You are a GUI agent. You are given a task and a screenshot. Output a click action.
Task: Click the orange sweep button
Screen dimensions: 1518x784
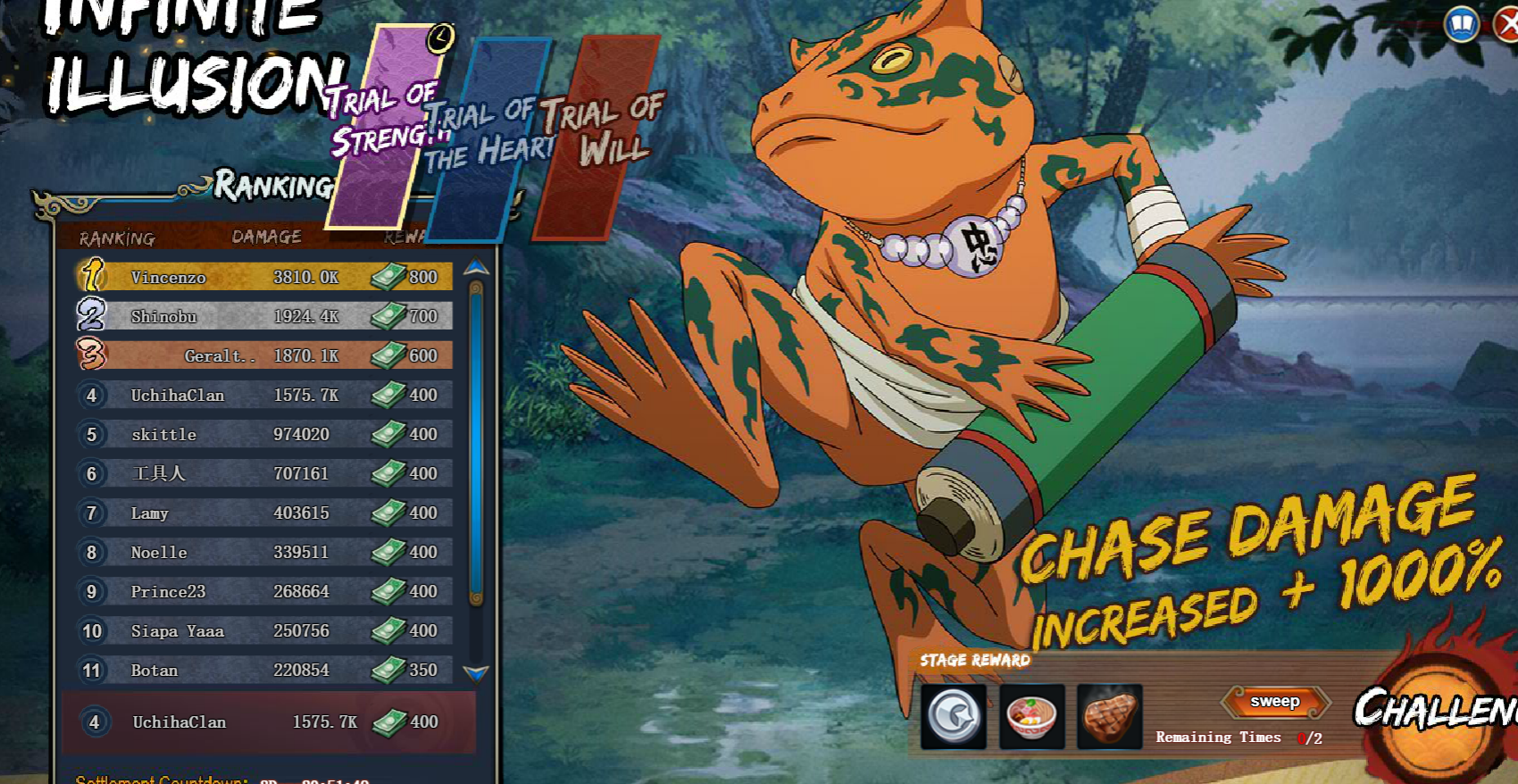coord(1275,702)
